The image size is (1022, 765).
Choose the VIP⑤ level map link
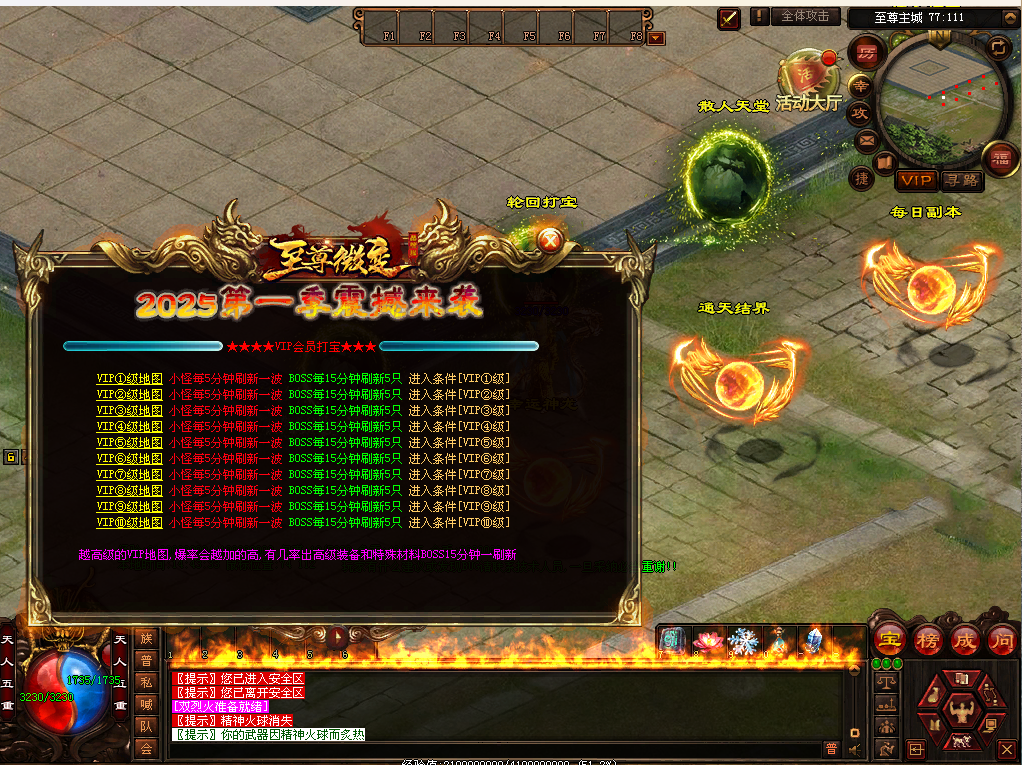coord(129,443)
